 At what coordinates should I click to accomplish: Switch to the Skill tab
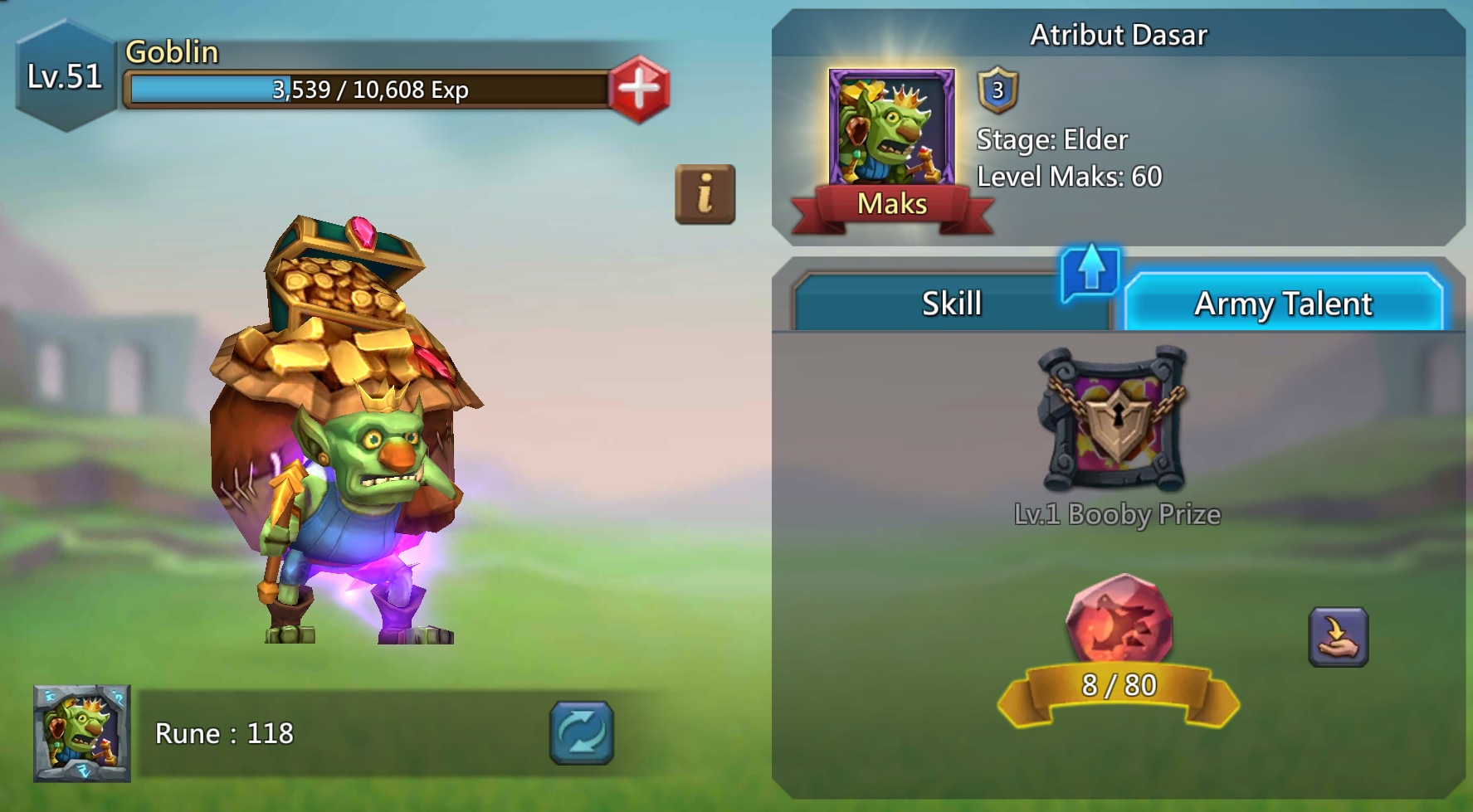point(951,304)
